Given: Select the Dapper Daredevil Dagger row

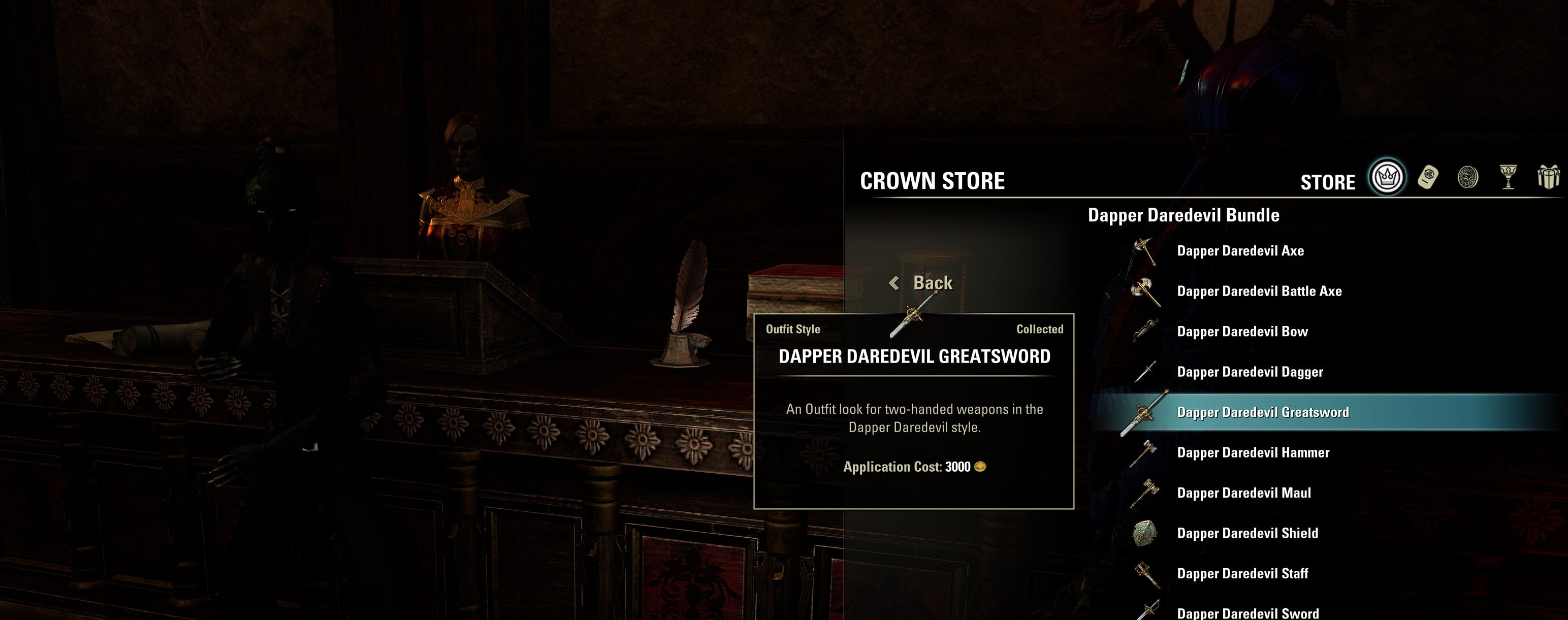Looking at the screenshot, I should (x=1250, y=372).
